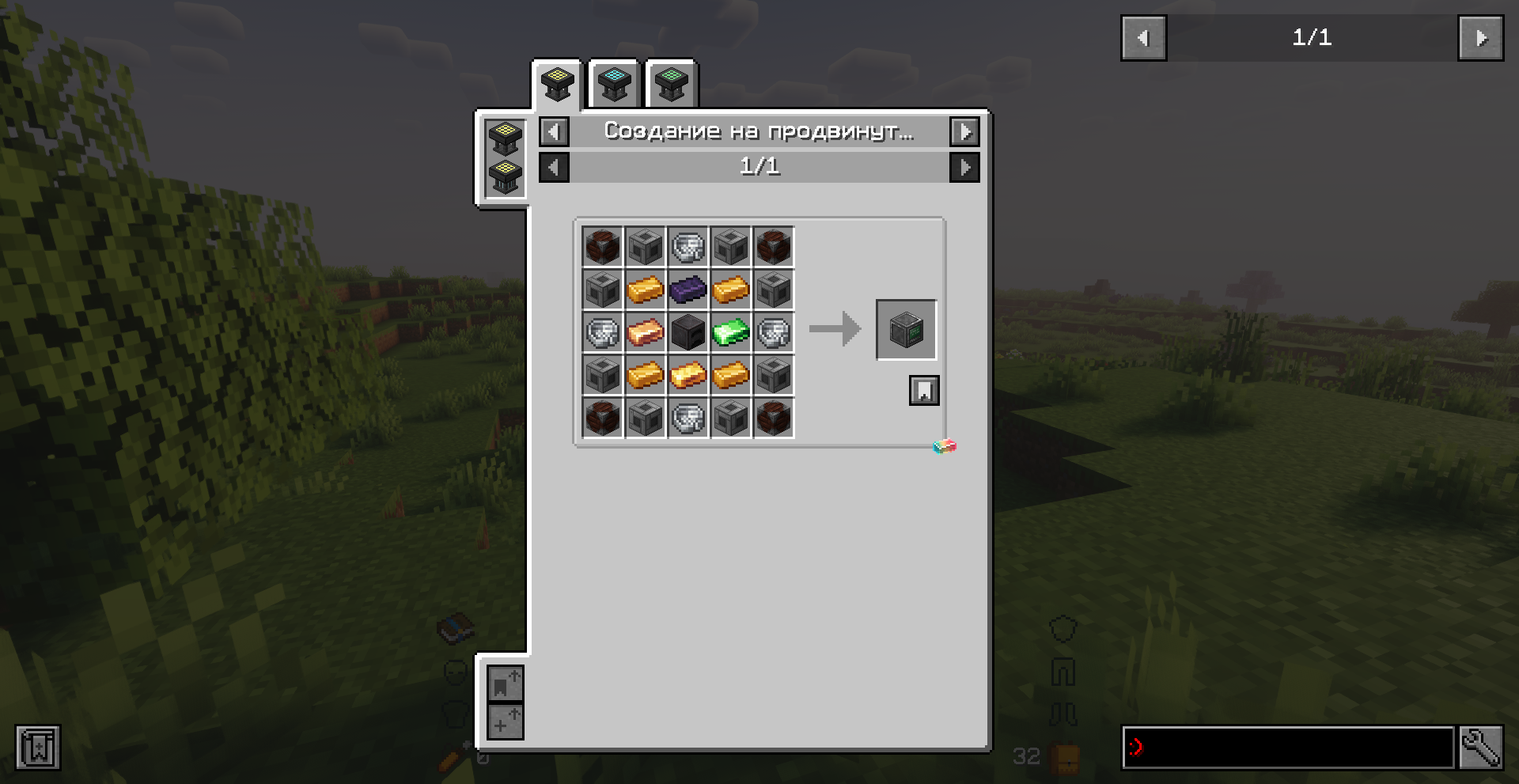This screenshot has height=784, width=1519.
Task: Open the item list previous page arrow
Action: tap(1143, 38)
